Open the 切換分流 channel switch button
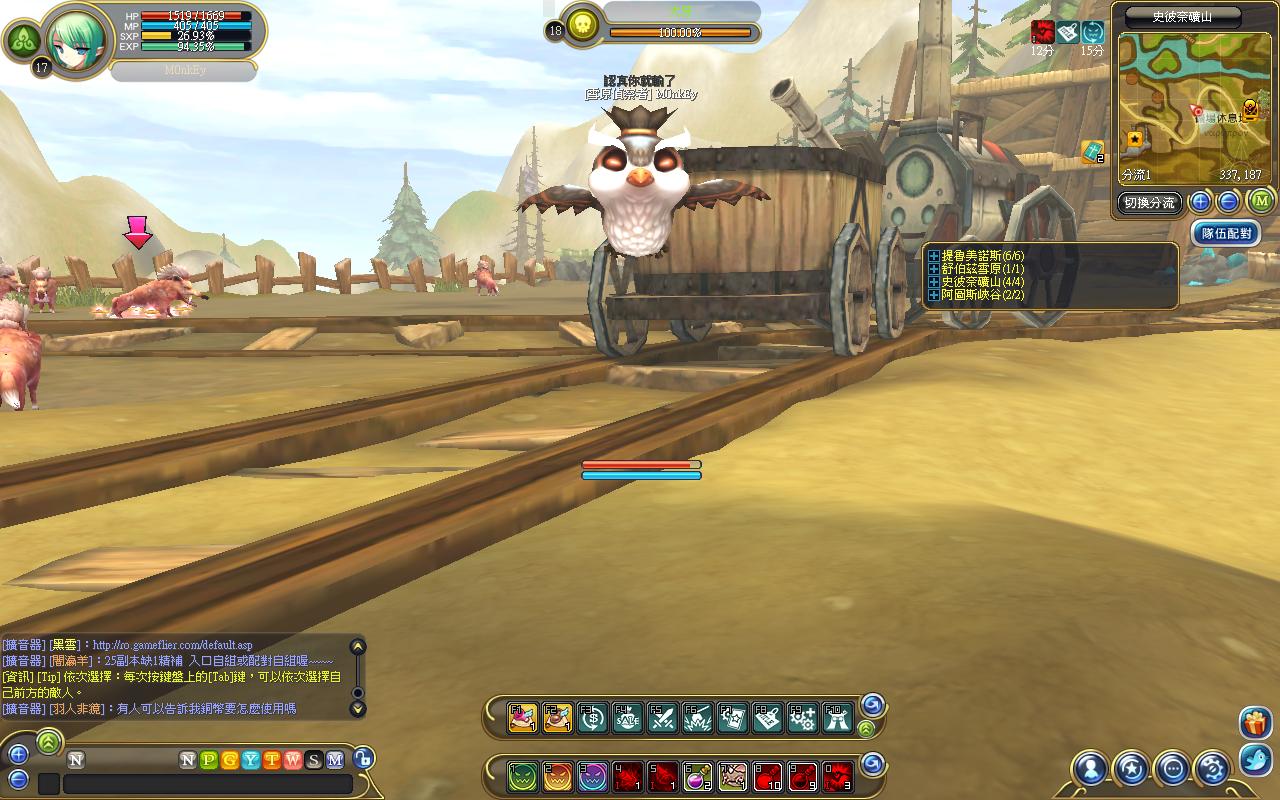 click(x=1150, y=202)
